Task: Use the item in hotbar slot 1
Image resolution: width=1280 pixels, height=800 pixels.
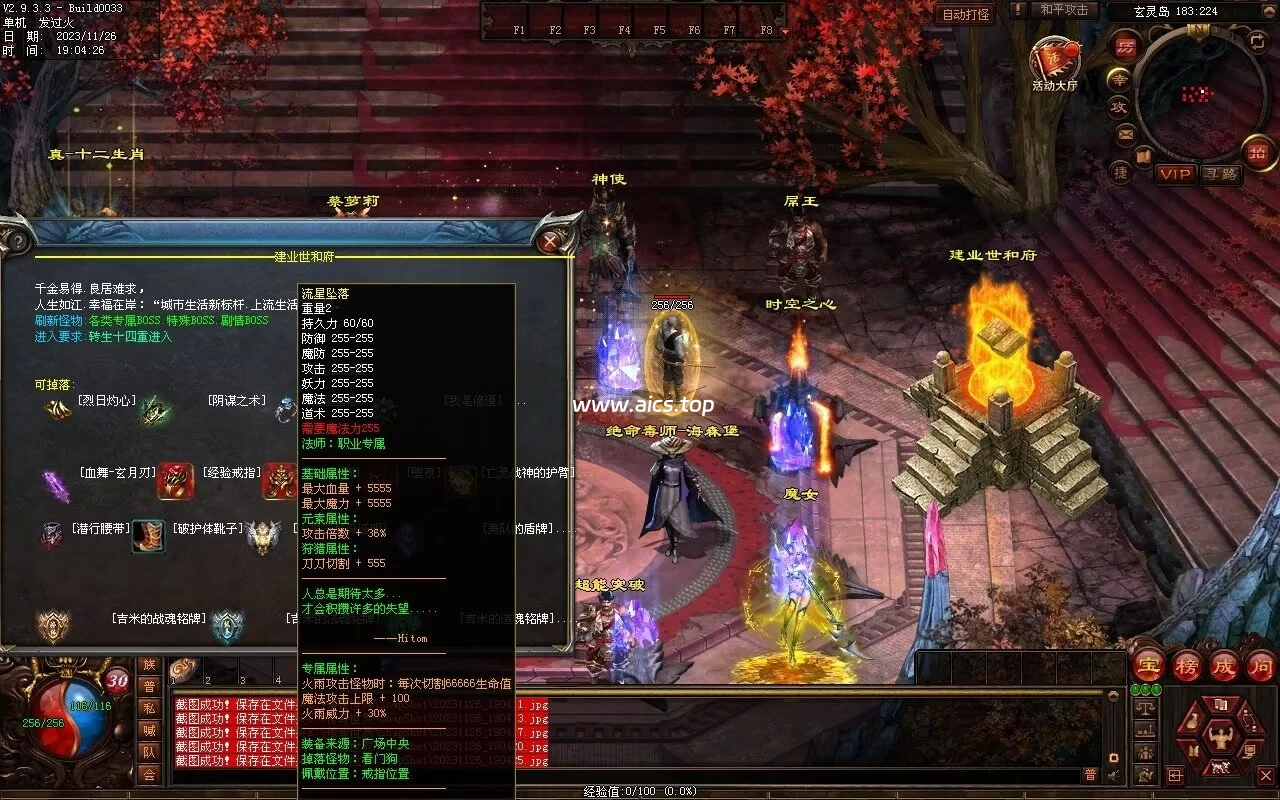Action: 185,669
